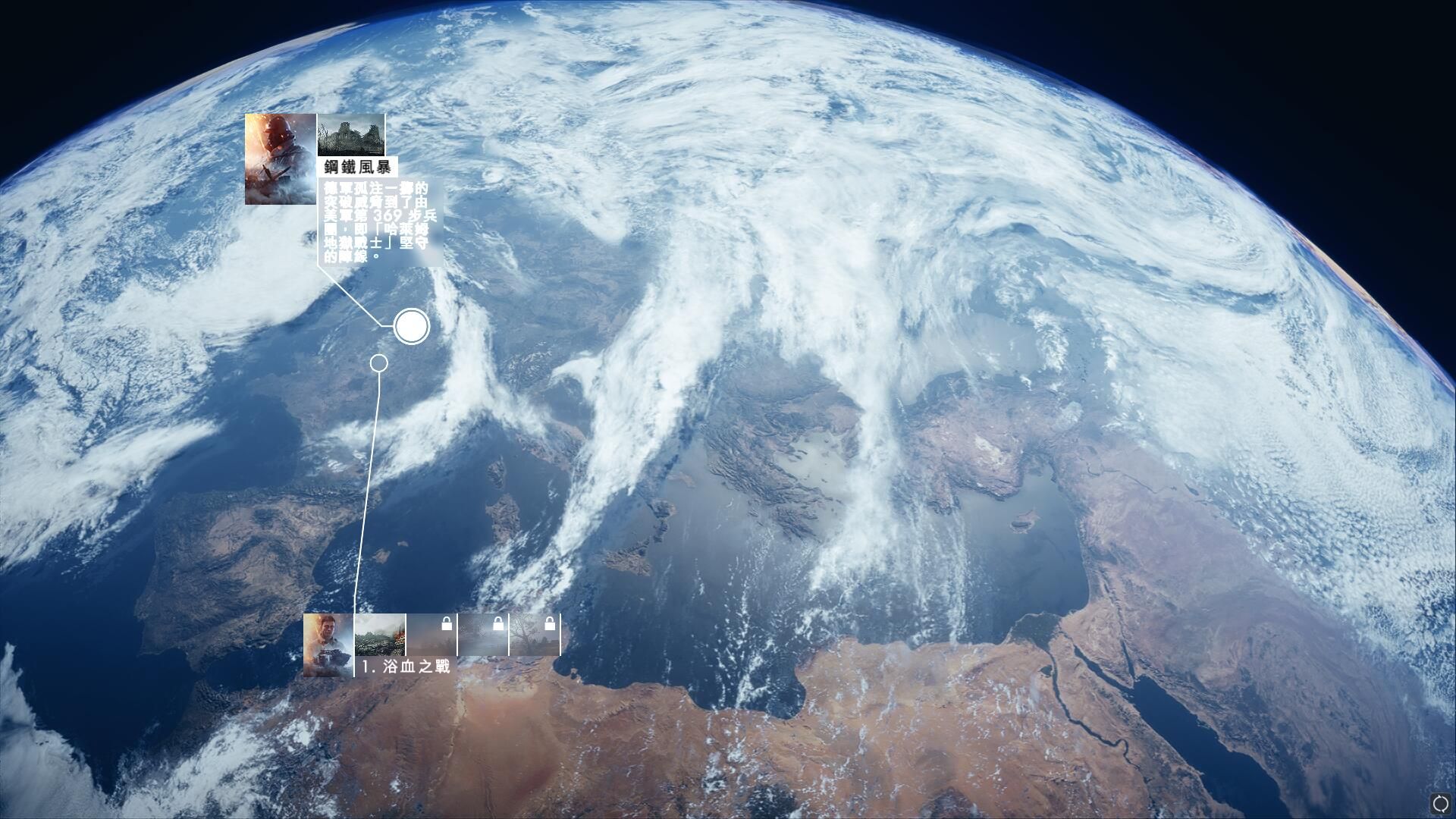The height and width of the screenshot is (819, 1456).
Task: Select the small hollow map marker
Action: [x=379, y=363]
